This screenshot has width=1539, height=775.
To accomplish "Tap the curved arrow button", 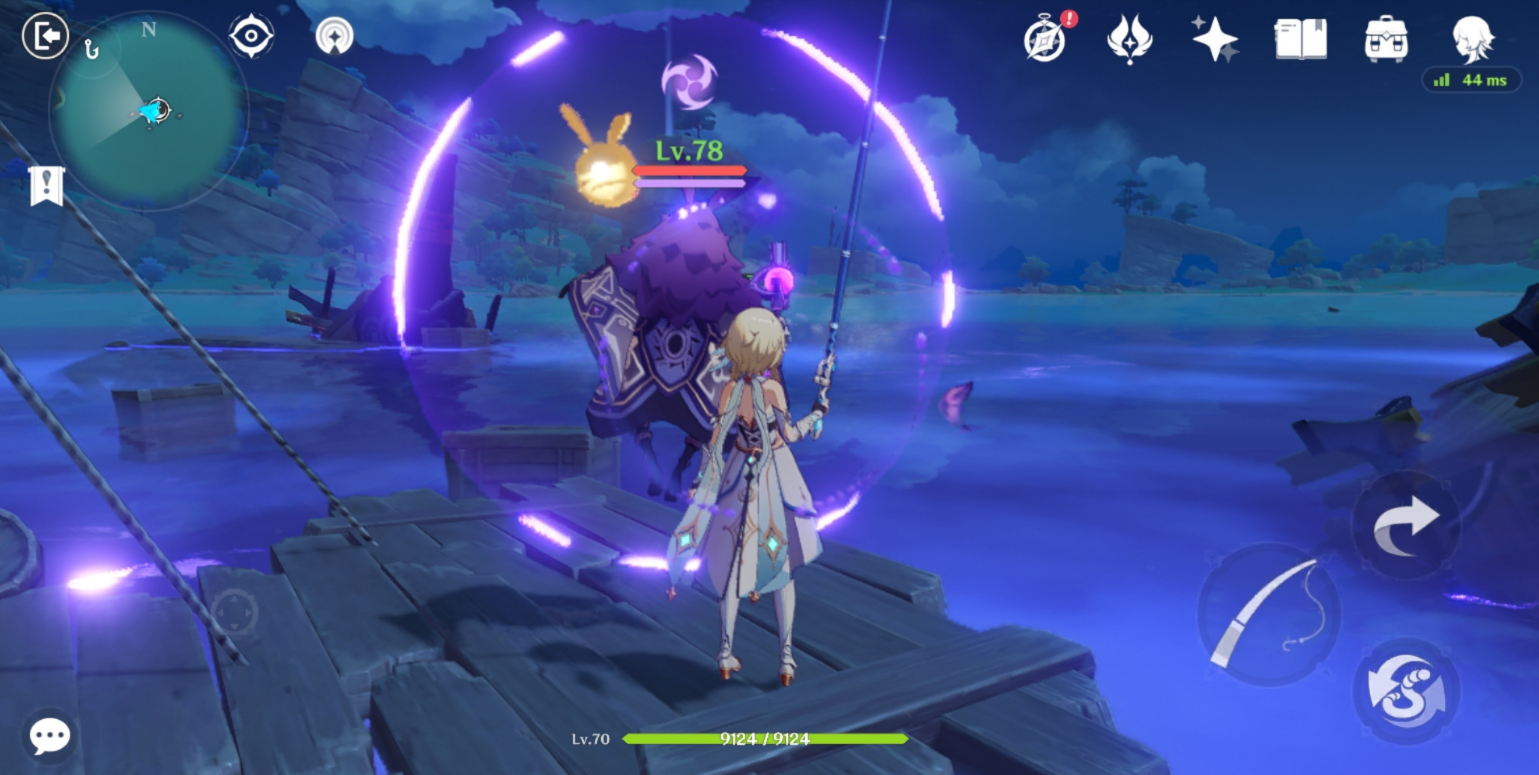I will pos(1406,525).
